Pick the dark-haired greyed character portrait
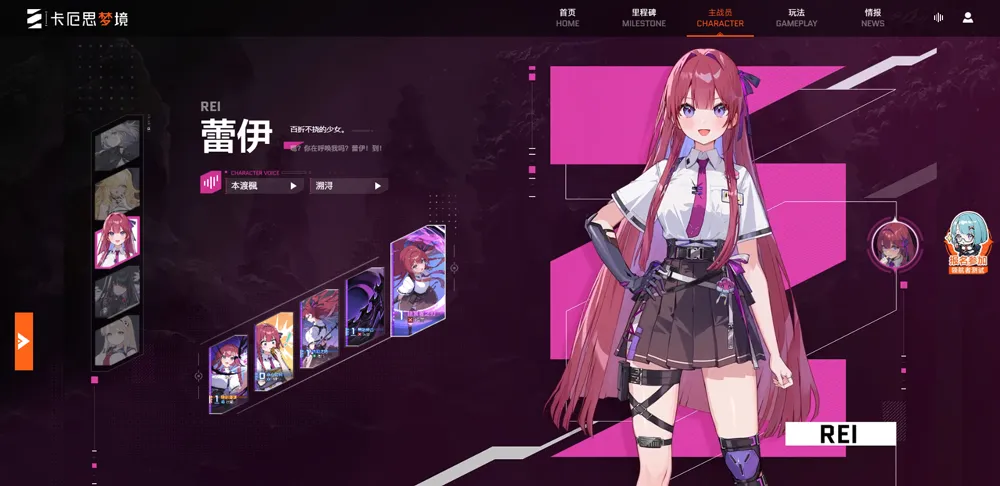The width and height of the screenshot is (1000, 486). point(117,291)
